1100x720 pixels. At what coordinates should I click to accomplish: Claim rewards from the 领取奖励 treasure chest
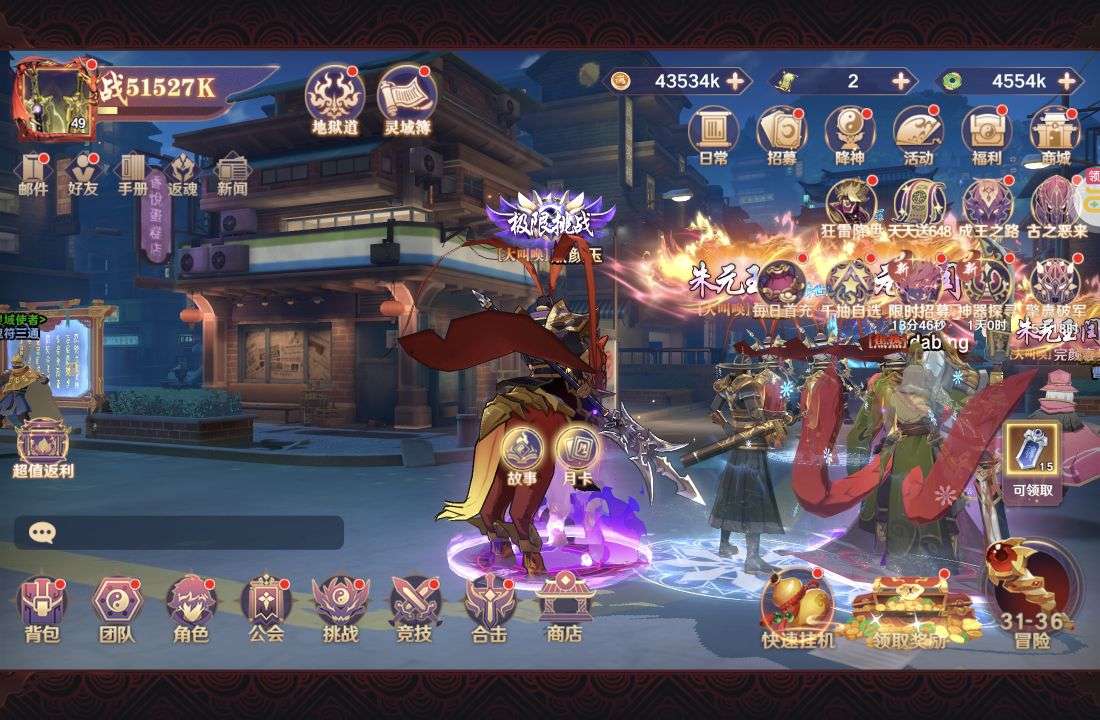tap(908, 610)
